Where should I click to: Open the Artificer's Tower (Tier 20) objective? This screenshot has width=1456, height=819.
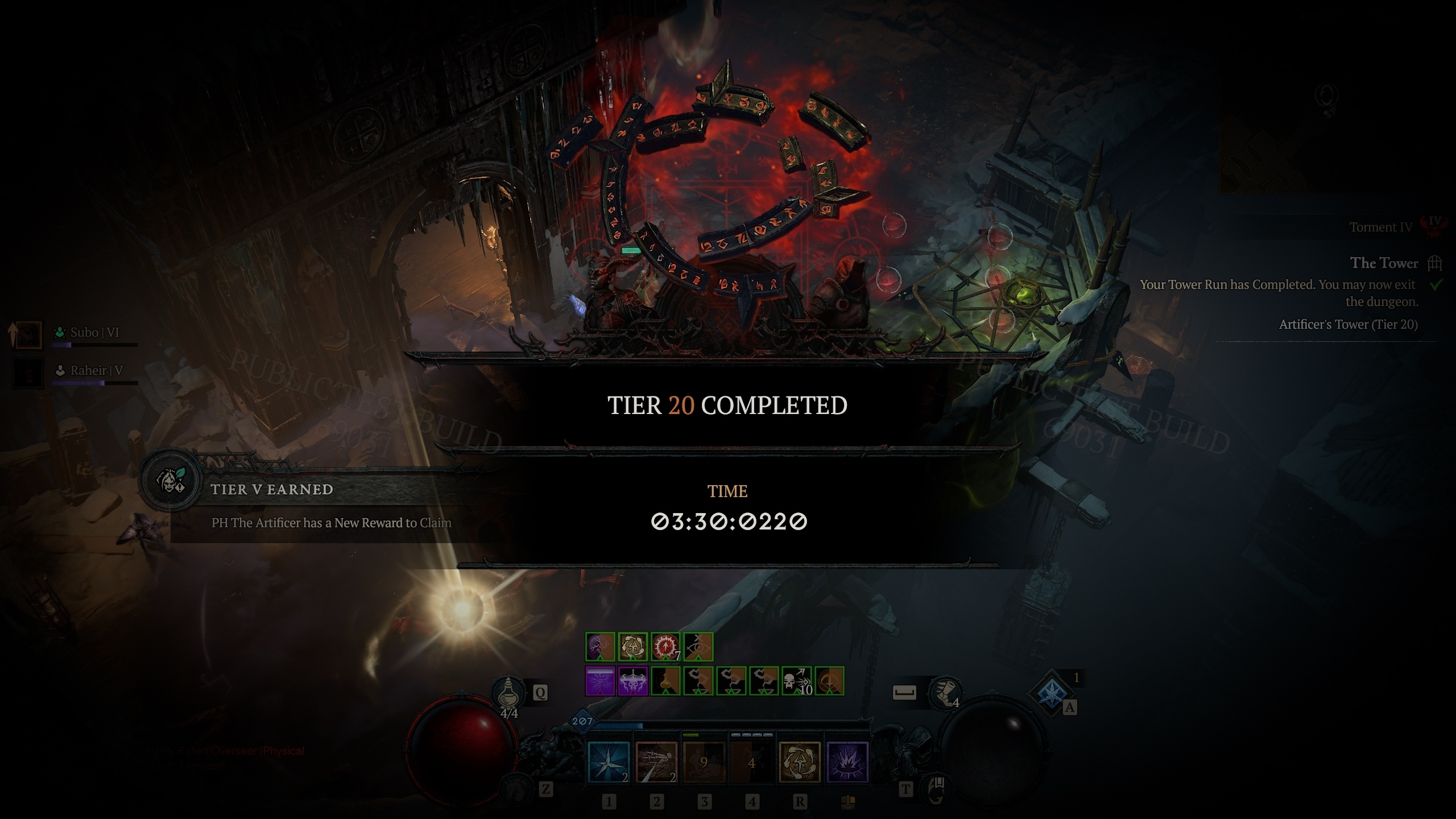click(1349, 322)
